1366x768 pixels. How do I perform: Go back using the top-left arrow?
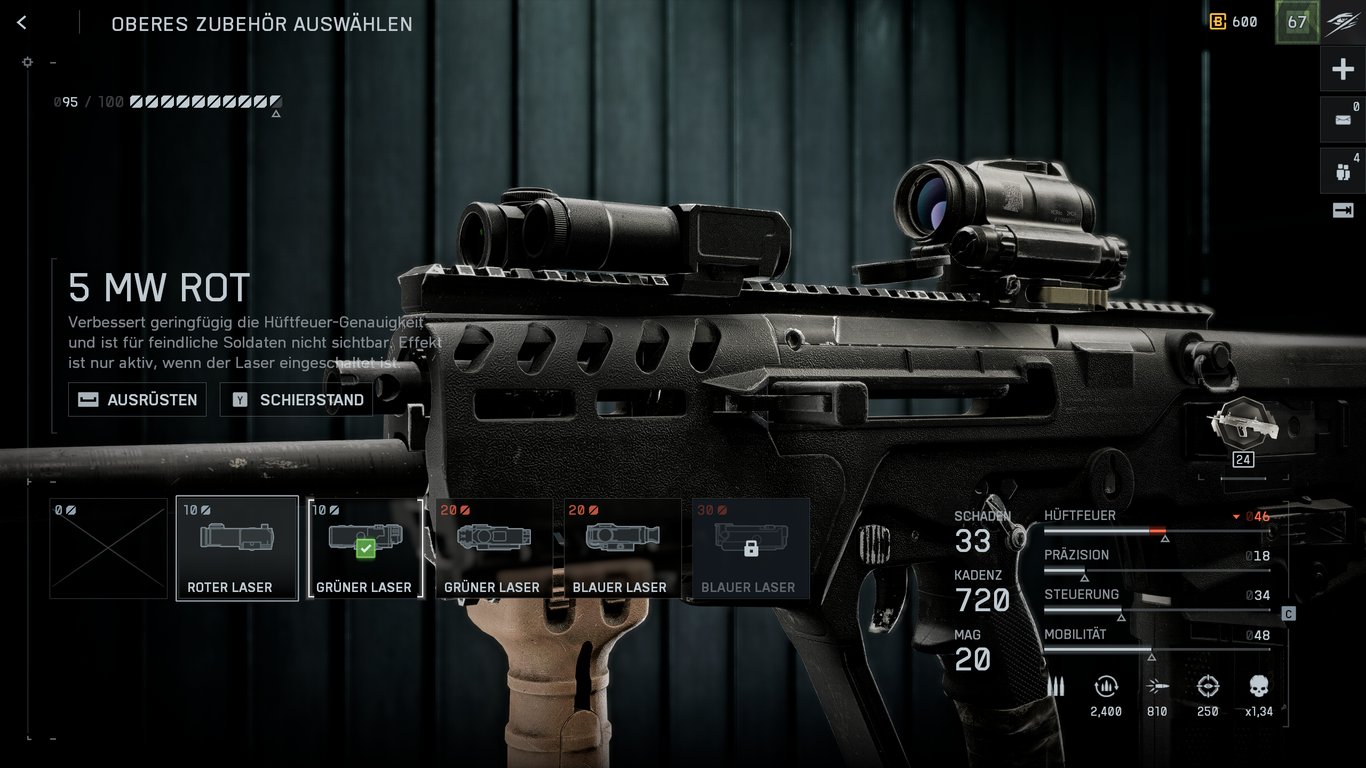(x=22, y=23)
